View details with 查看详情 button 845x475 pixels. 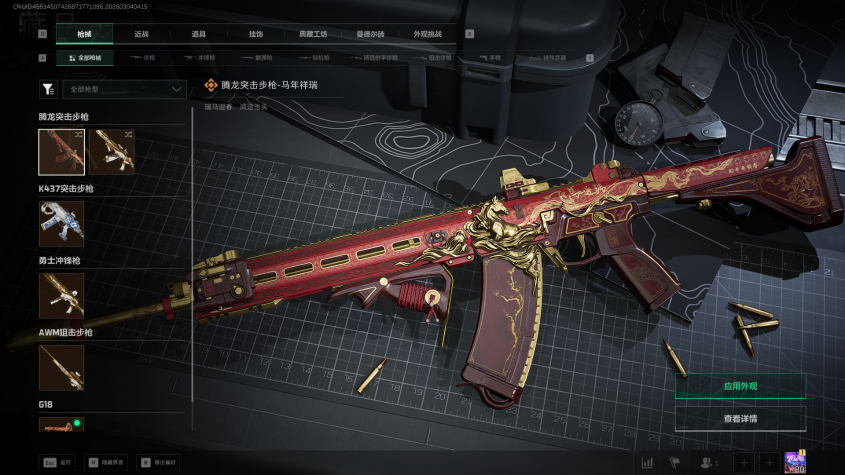(x=740, y=419)
